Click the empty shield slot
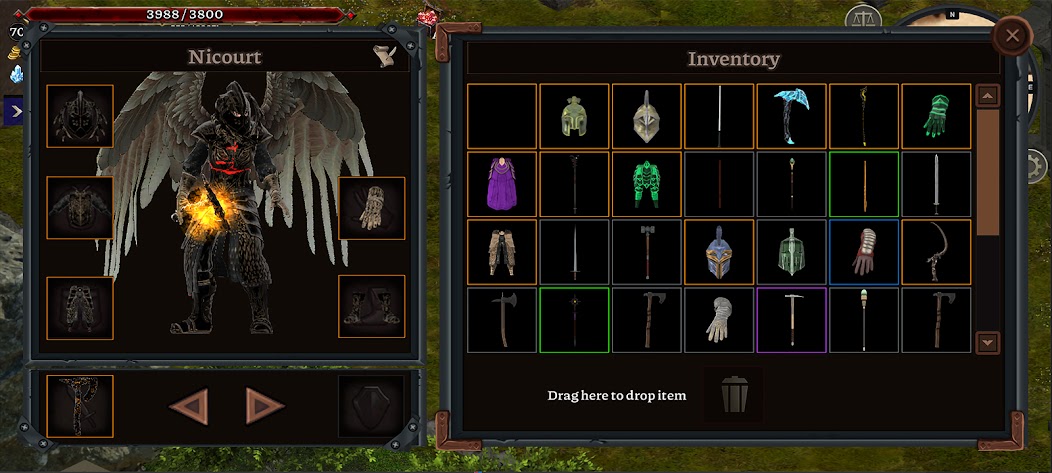Screen dimensions: 1052x473 [x=371, y=406]
